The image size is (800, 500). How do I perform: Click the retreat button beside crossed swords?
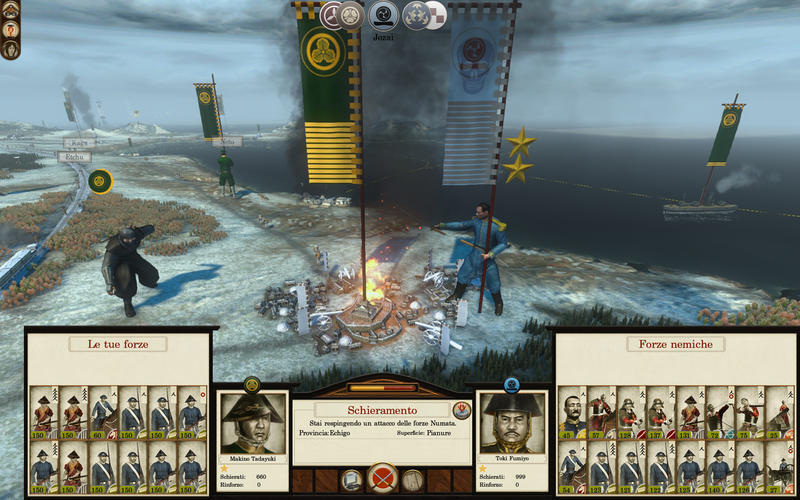point(413,480)
